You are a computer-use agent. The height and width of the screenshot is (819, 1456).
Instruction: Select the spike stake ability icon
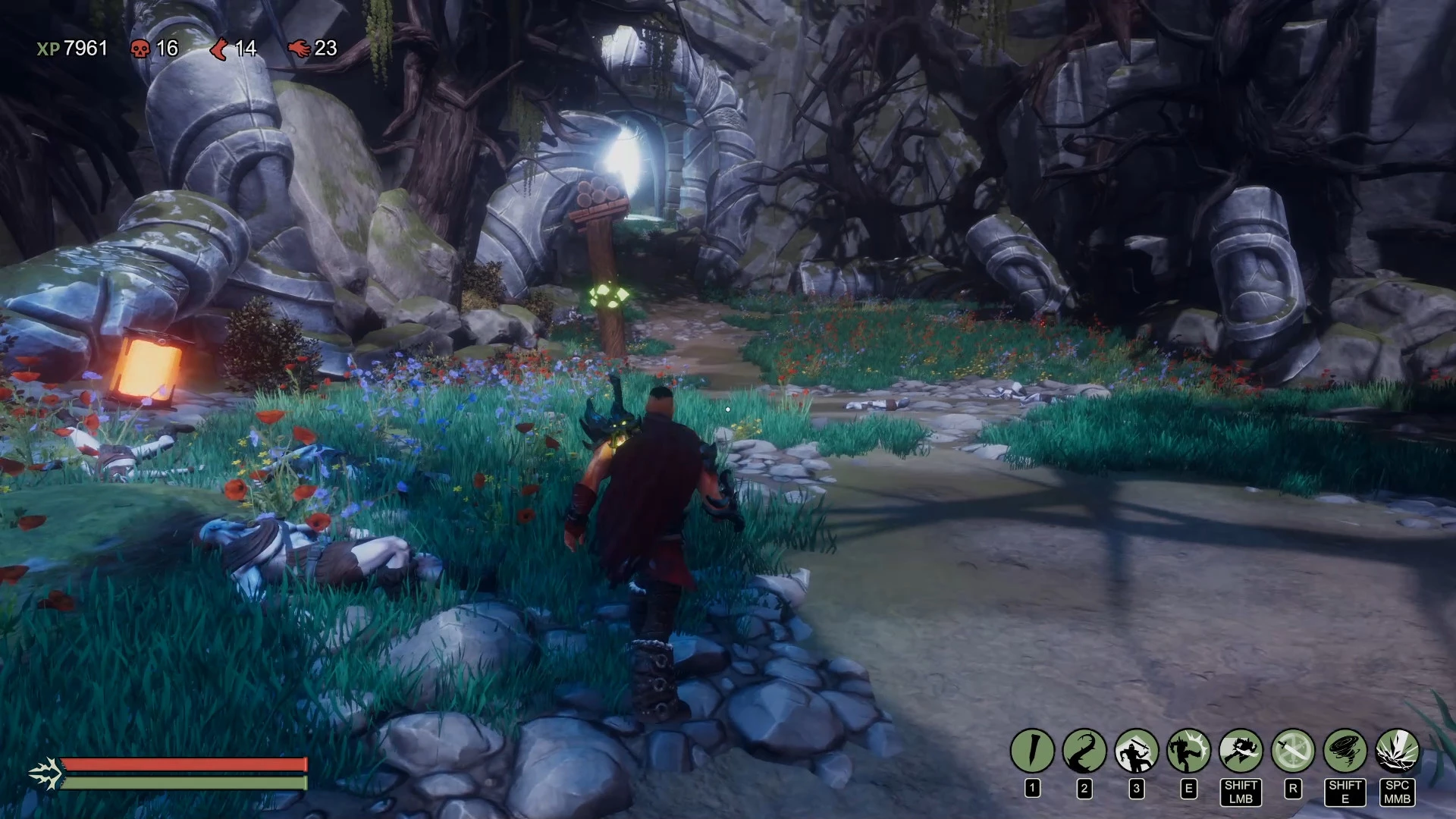tap(1032, 751)
